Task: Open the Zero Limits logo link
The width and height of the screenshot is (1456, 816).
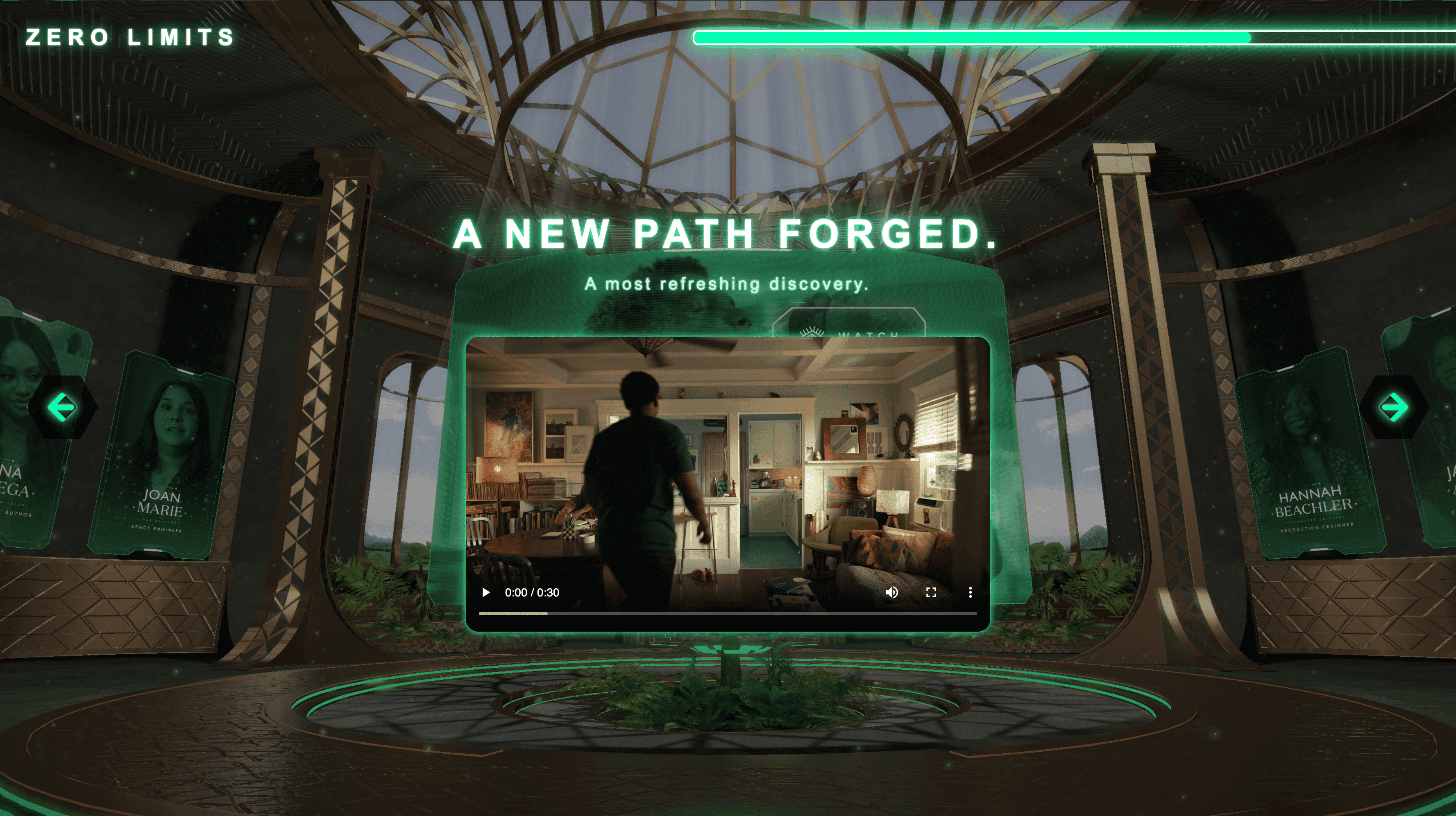Action: (130, 37)
